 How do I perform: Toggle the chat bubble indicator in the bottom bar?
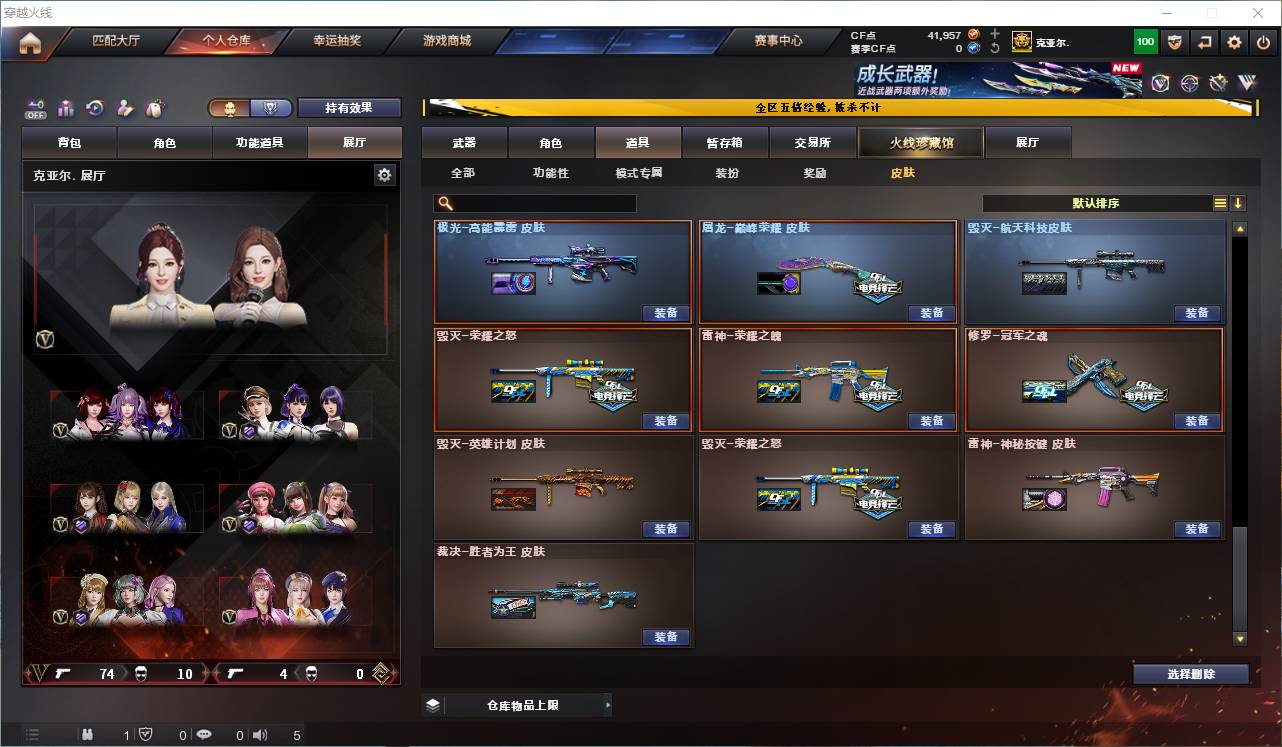tap(204, 735)
